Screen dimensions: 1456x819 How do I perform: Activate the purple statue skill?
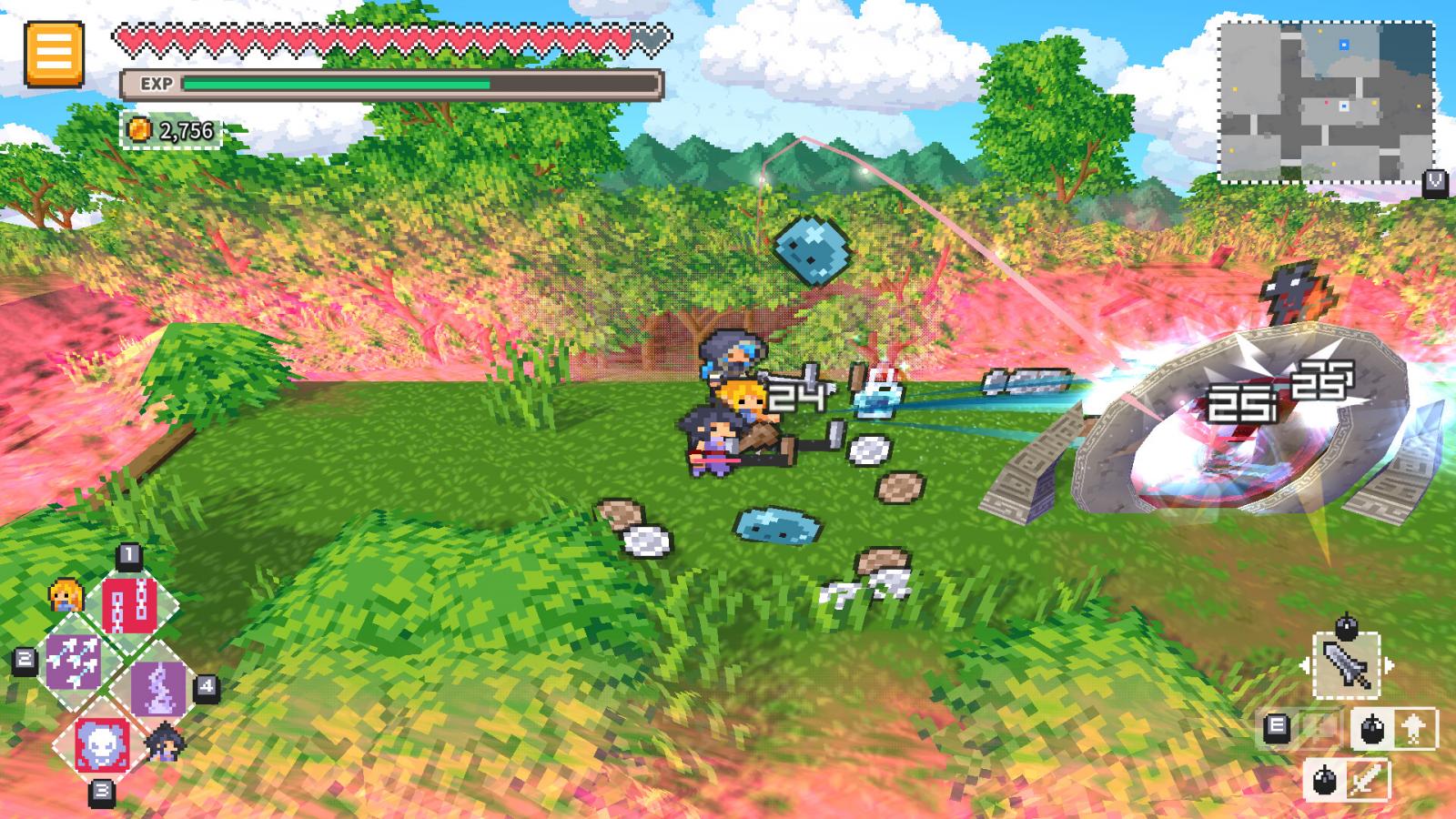coord(158,688)
